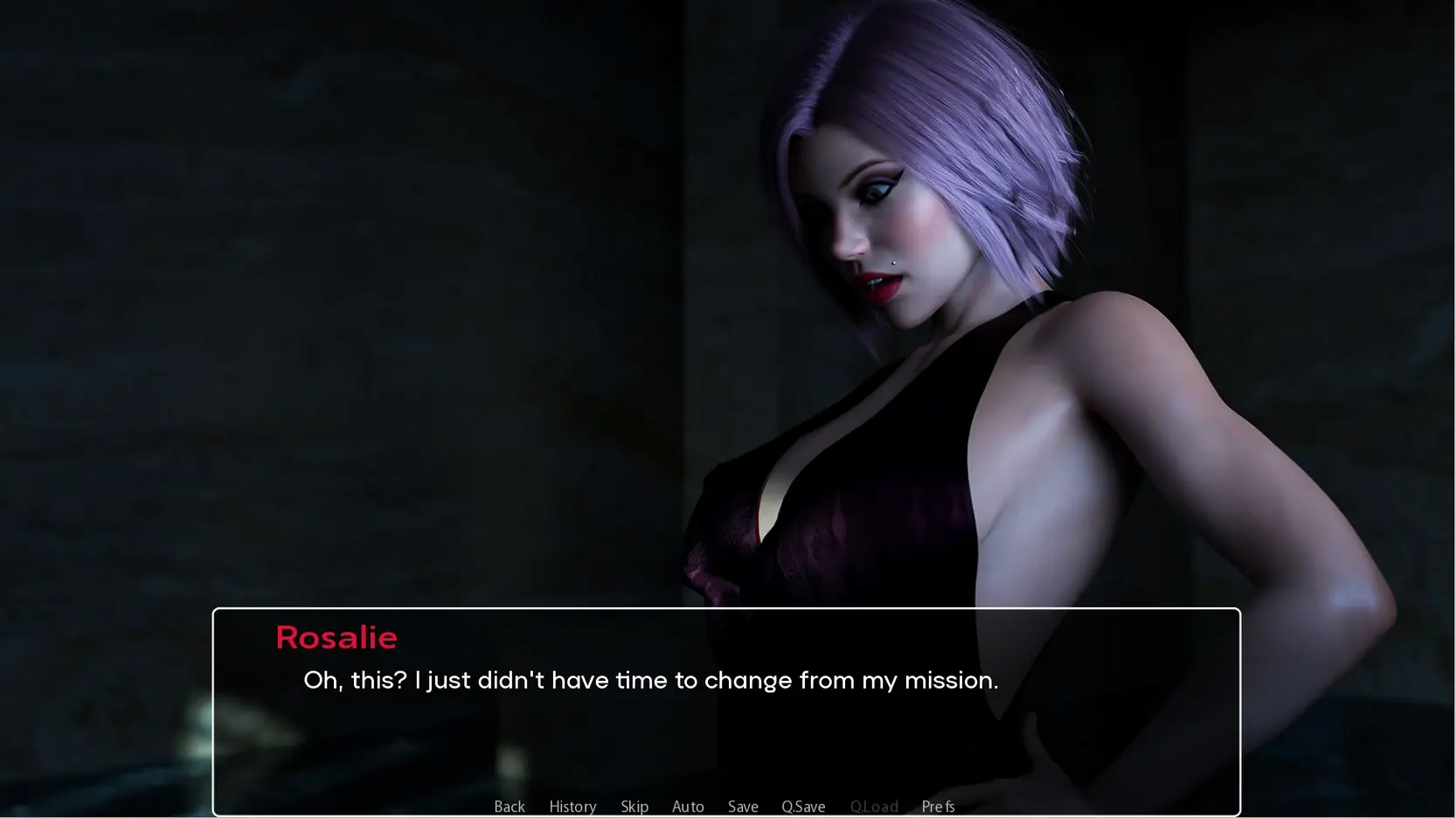Screen dimensions: 1456x818
Task: Go back using the Back button
Action: click(x=510, y=806)
